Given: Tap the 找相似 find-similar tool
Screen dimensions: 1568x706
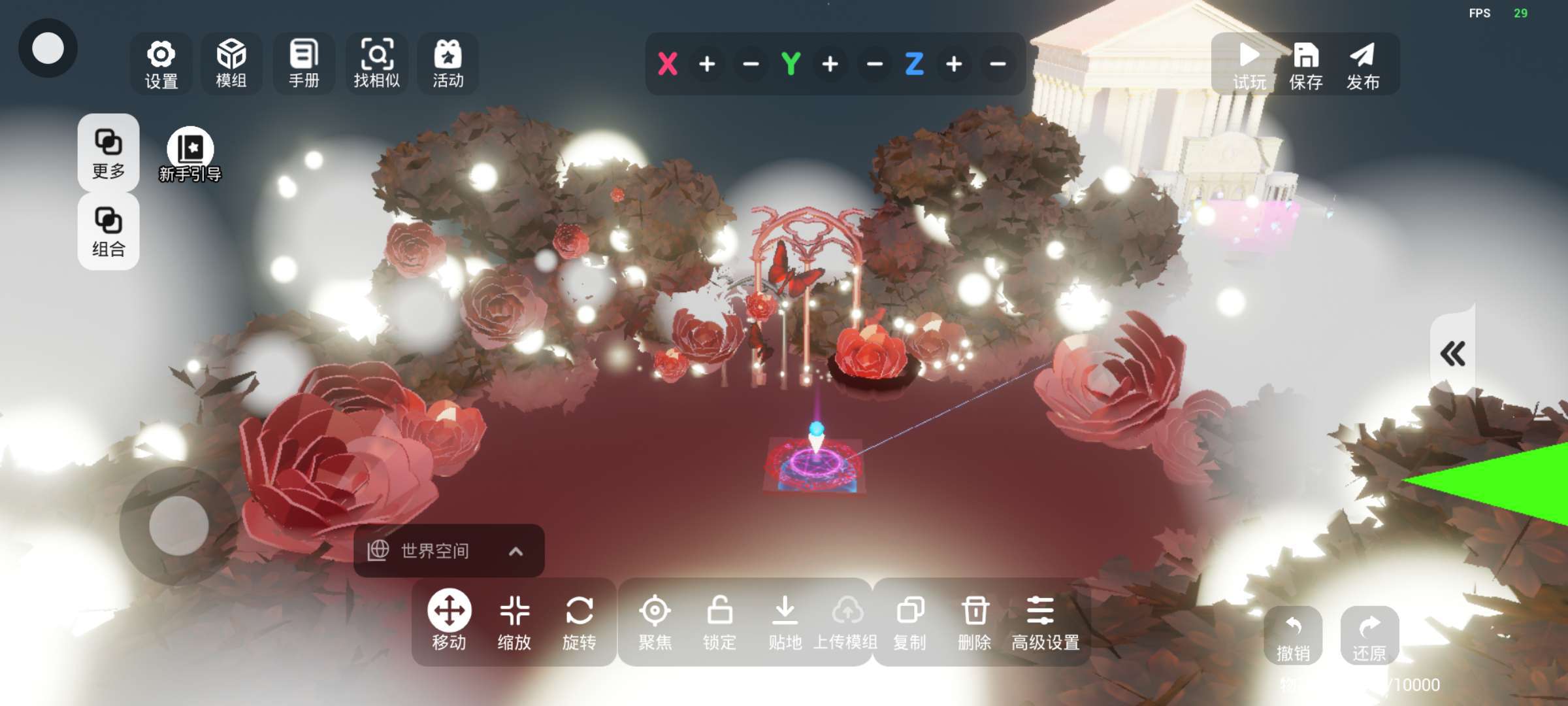Looking at the screenshot, I should [376, 64].
